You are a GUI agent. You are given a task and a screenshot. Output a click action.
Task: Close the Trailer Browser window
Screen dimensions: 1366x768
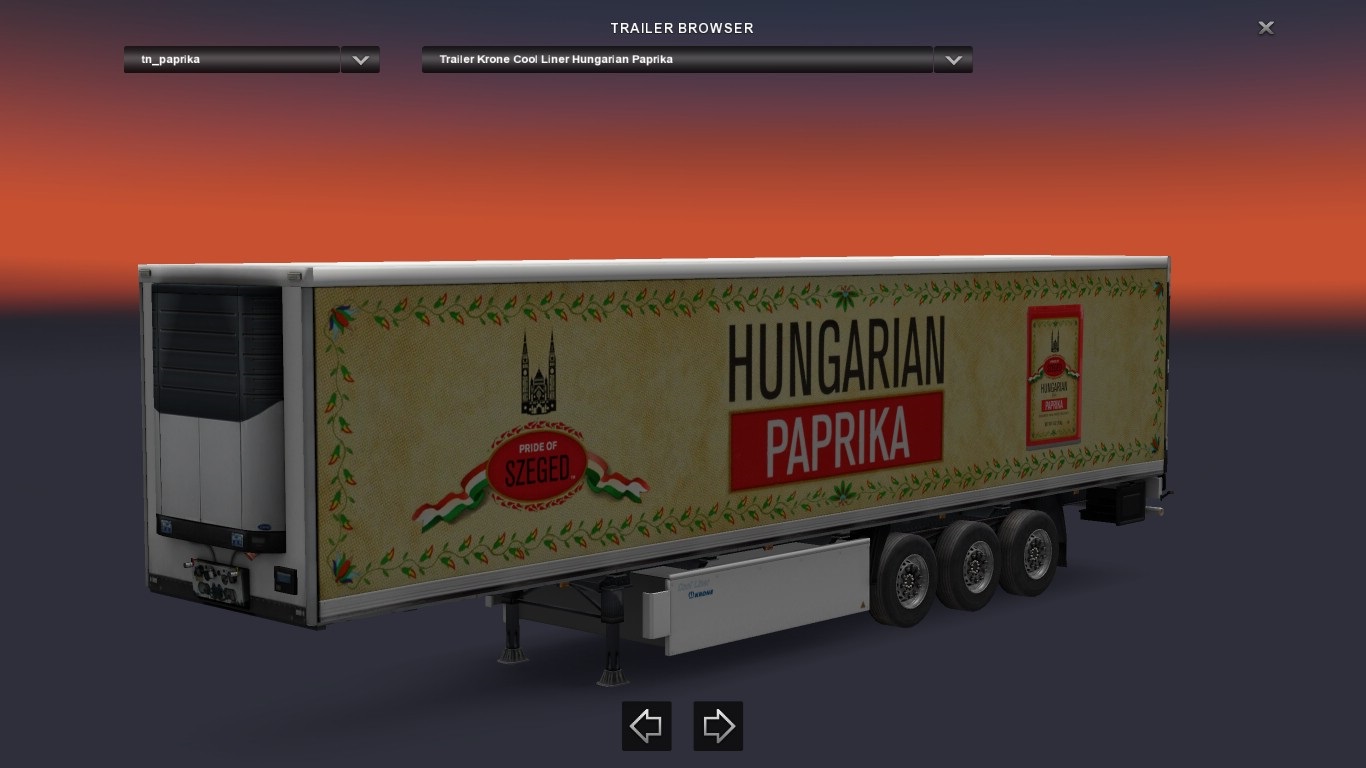point(1266,28)
